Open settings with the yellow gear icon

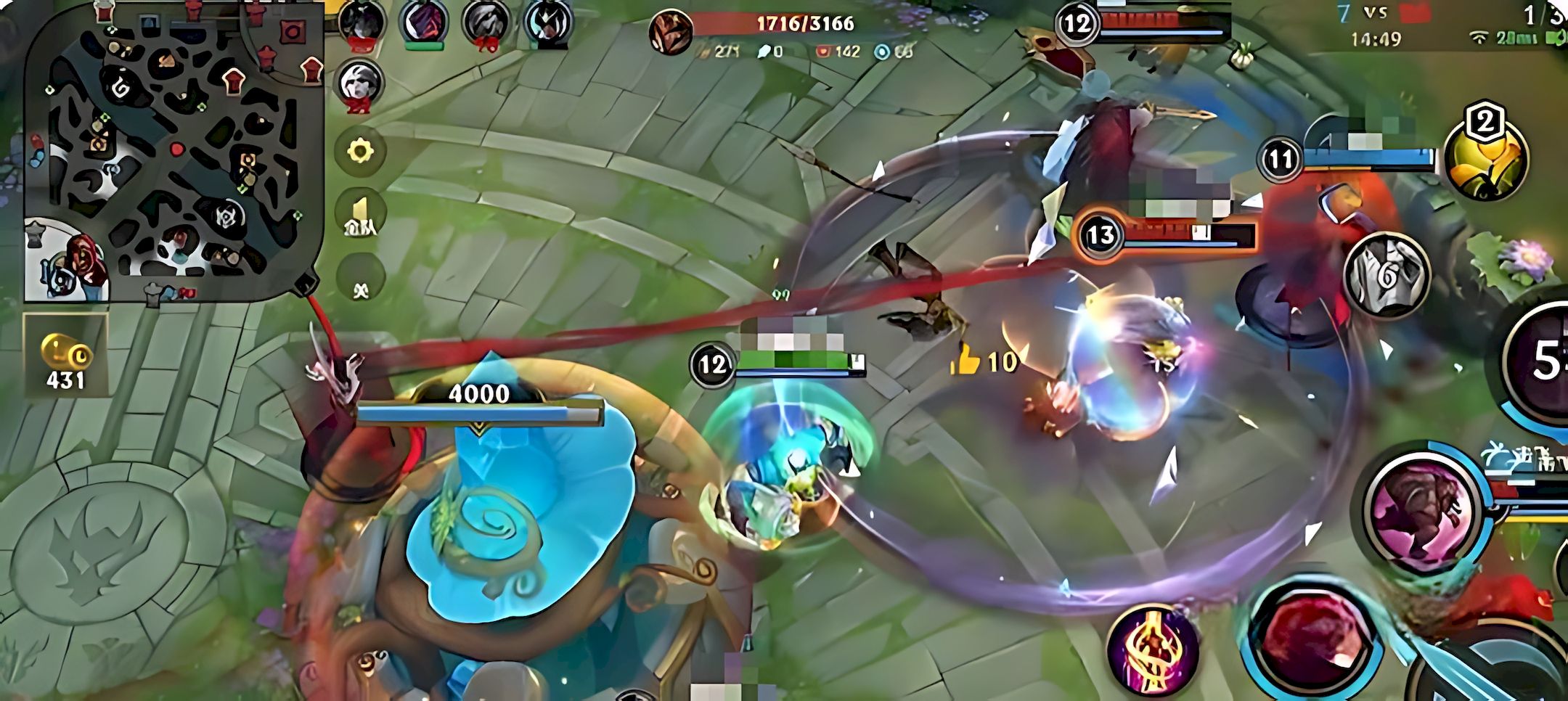(361, 152)
